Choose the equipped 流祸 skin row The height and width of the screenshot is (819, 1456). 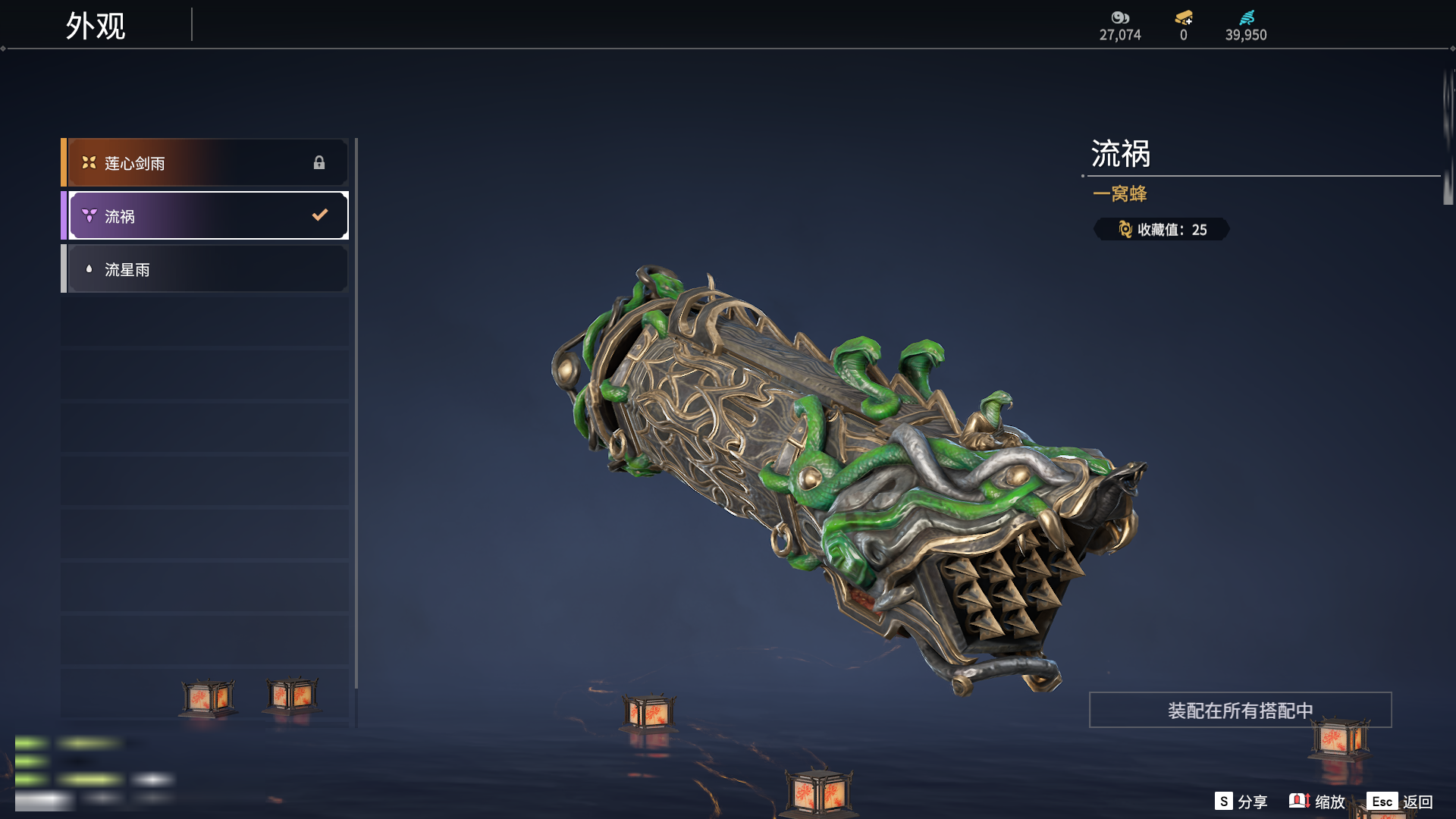pos(205,216)
